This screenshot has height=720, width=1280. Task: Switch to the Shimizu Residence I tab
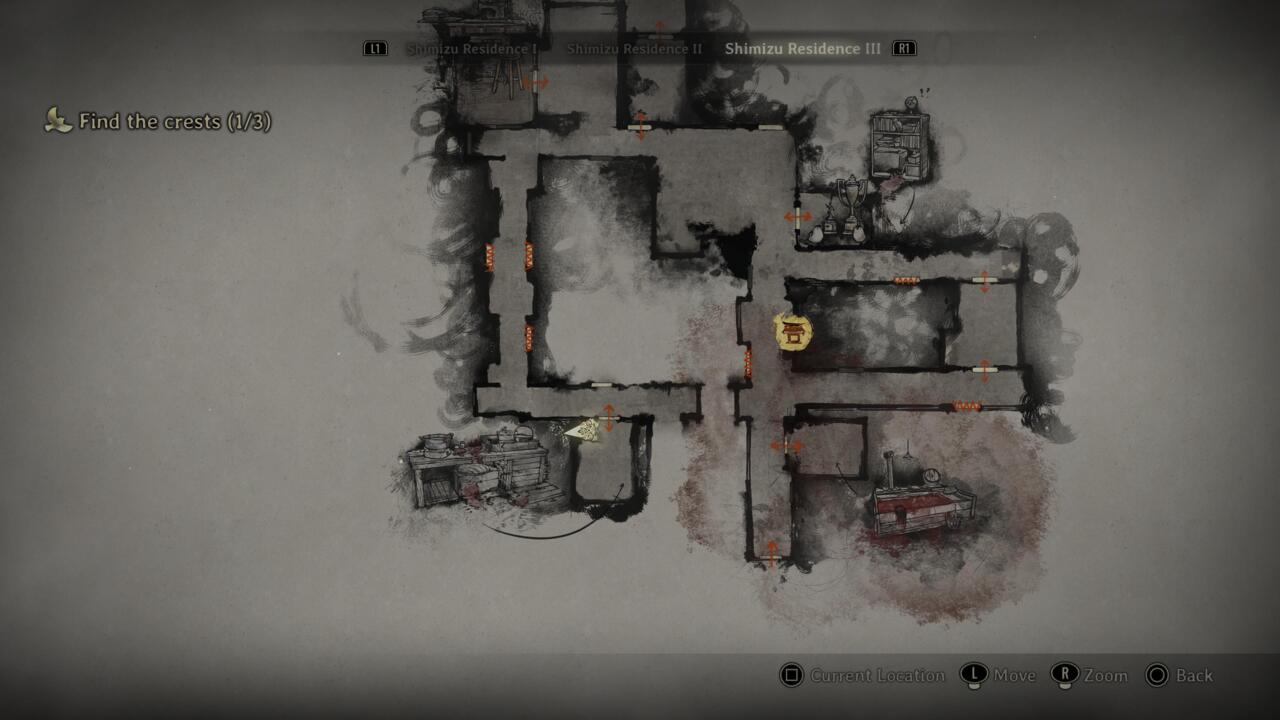[x=472, y=48]
